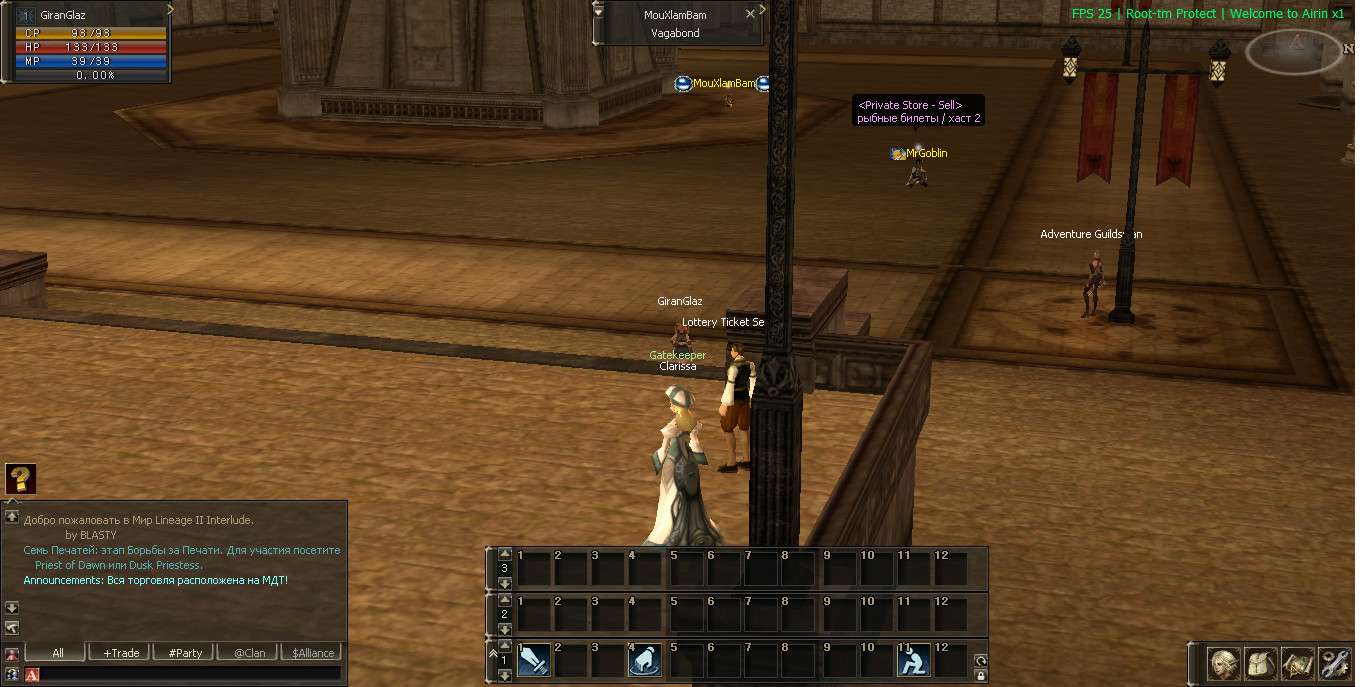
Task: Toggle the sit/stand action icon
Action: coord(914,660)
